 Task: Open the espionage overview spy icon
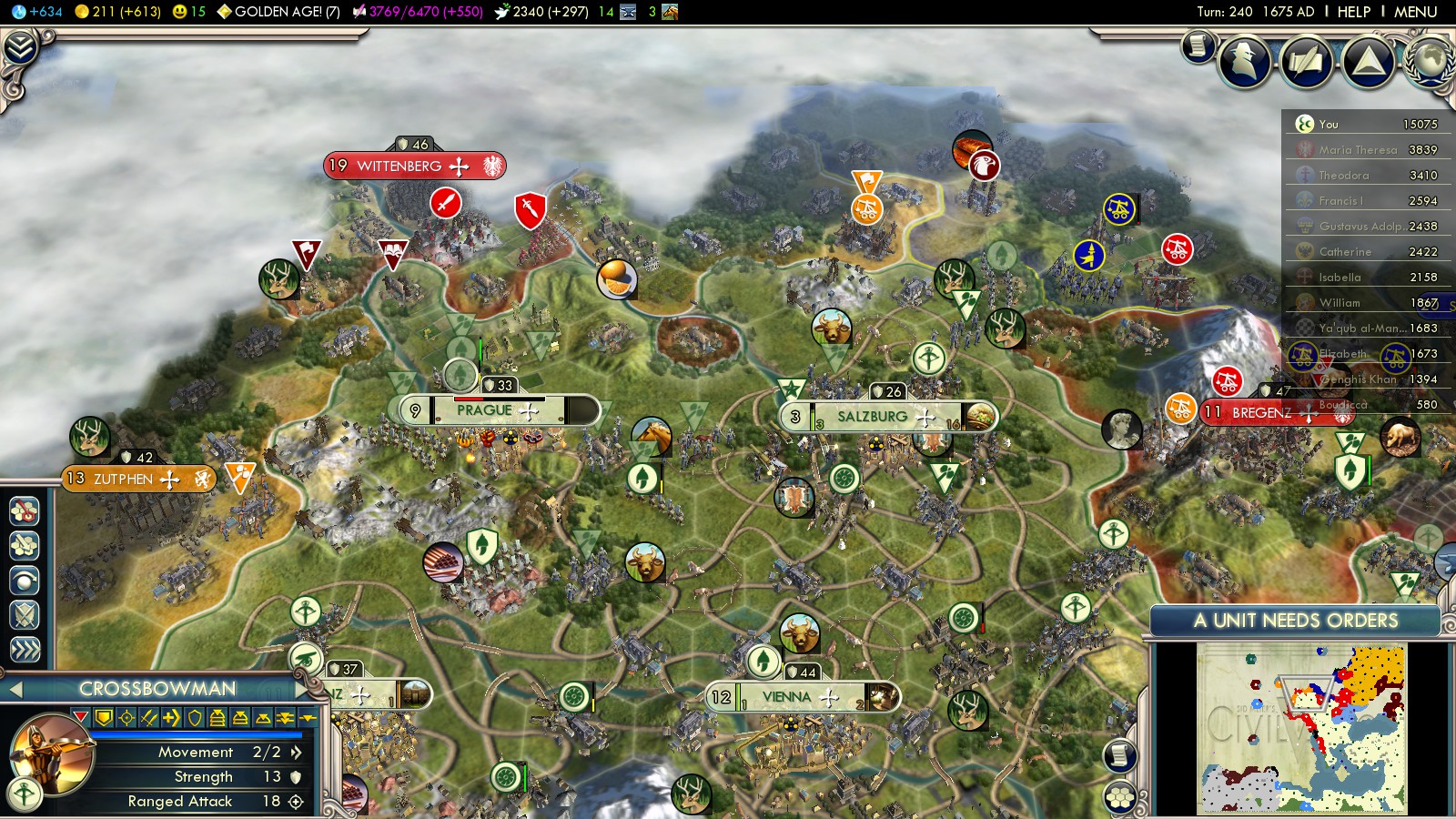click(x=1244, y=62)
